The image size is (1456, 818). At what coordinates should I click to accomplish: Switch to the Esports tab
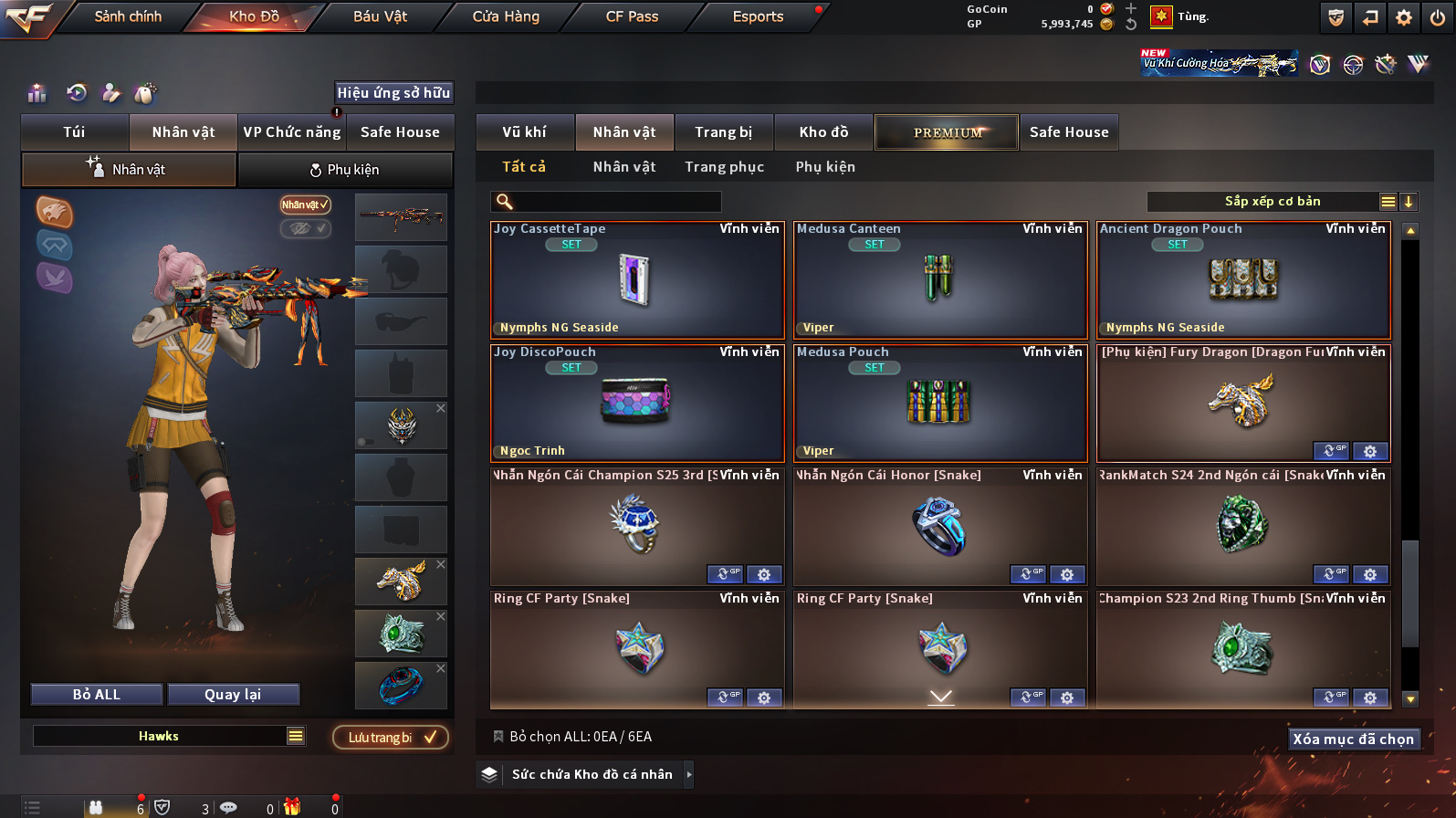point(758,16)
